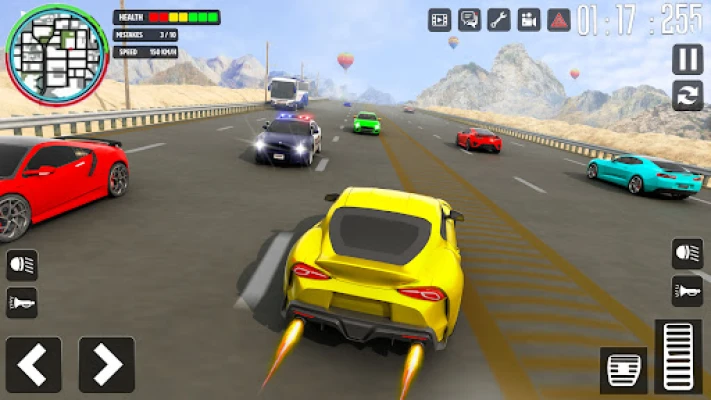
Task: Open settings with the wrench icon
Action: 499,19
